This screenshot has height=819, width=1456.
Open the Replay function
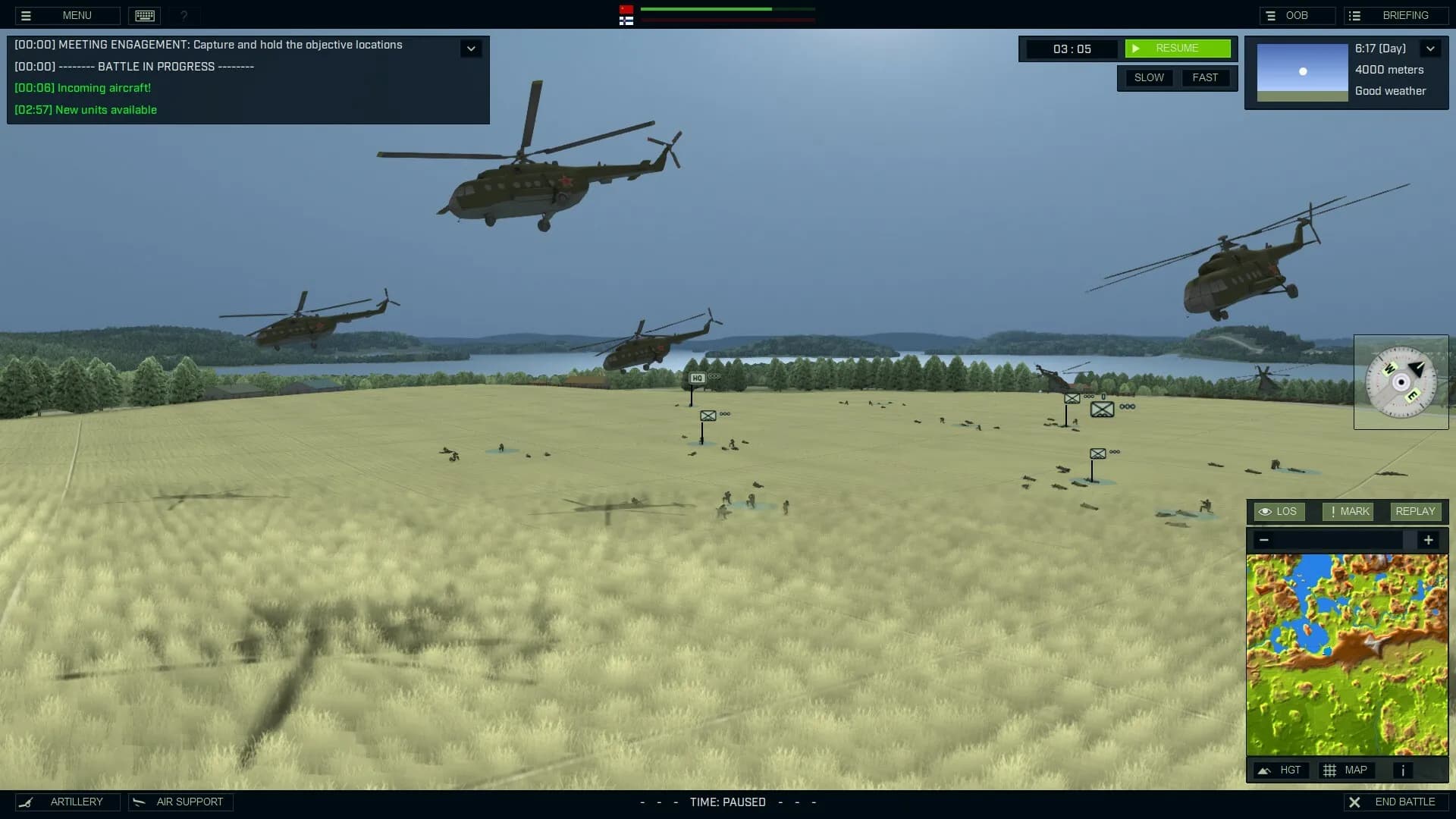click(1415, 512)
